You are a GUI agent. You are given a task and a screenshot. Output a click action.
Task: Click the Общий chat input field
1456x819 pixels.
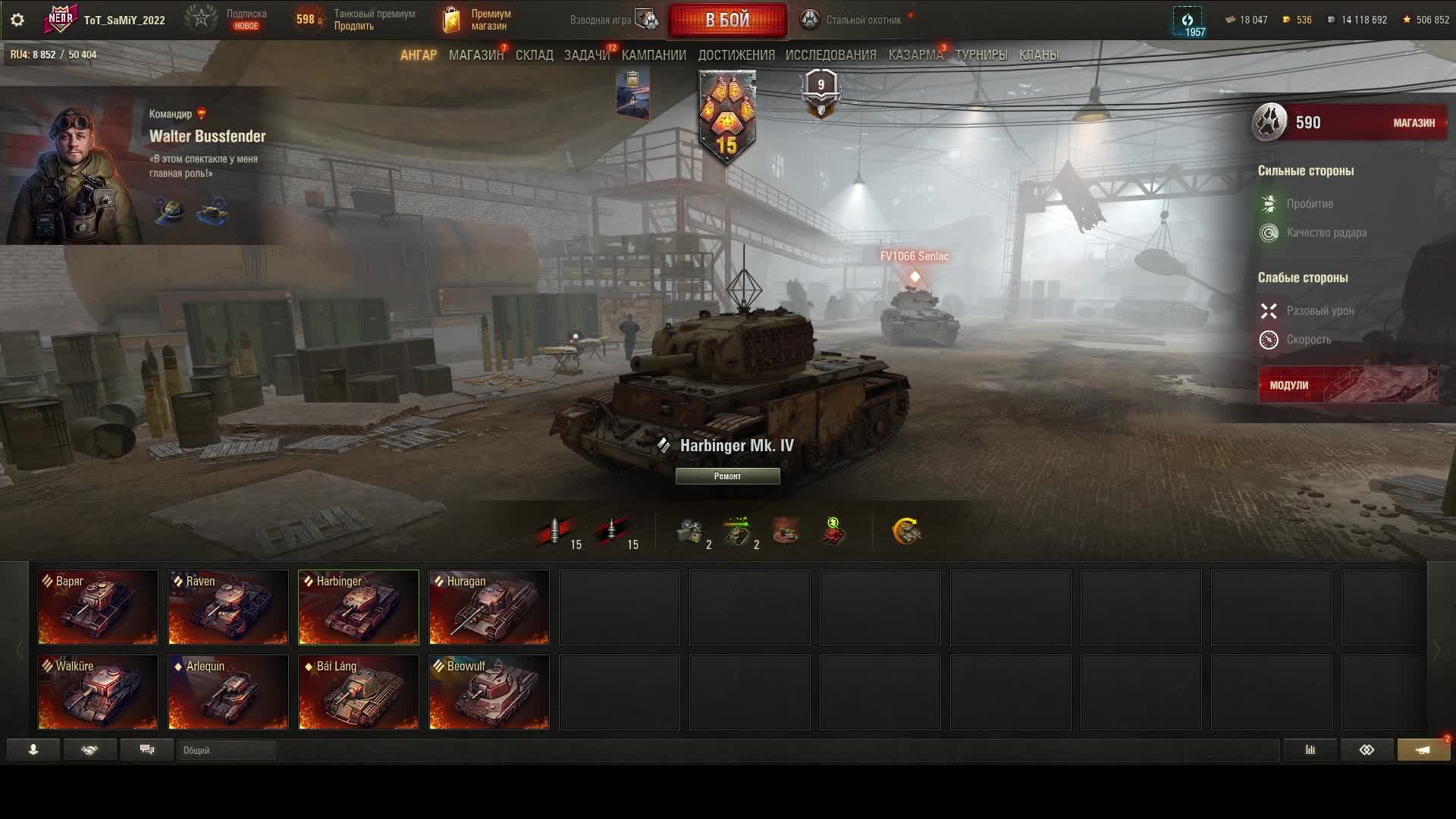tap(227, 751)
